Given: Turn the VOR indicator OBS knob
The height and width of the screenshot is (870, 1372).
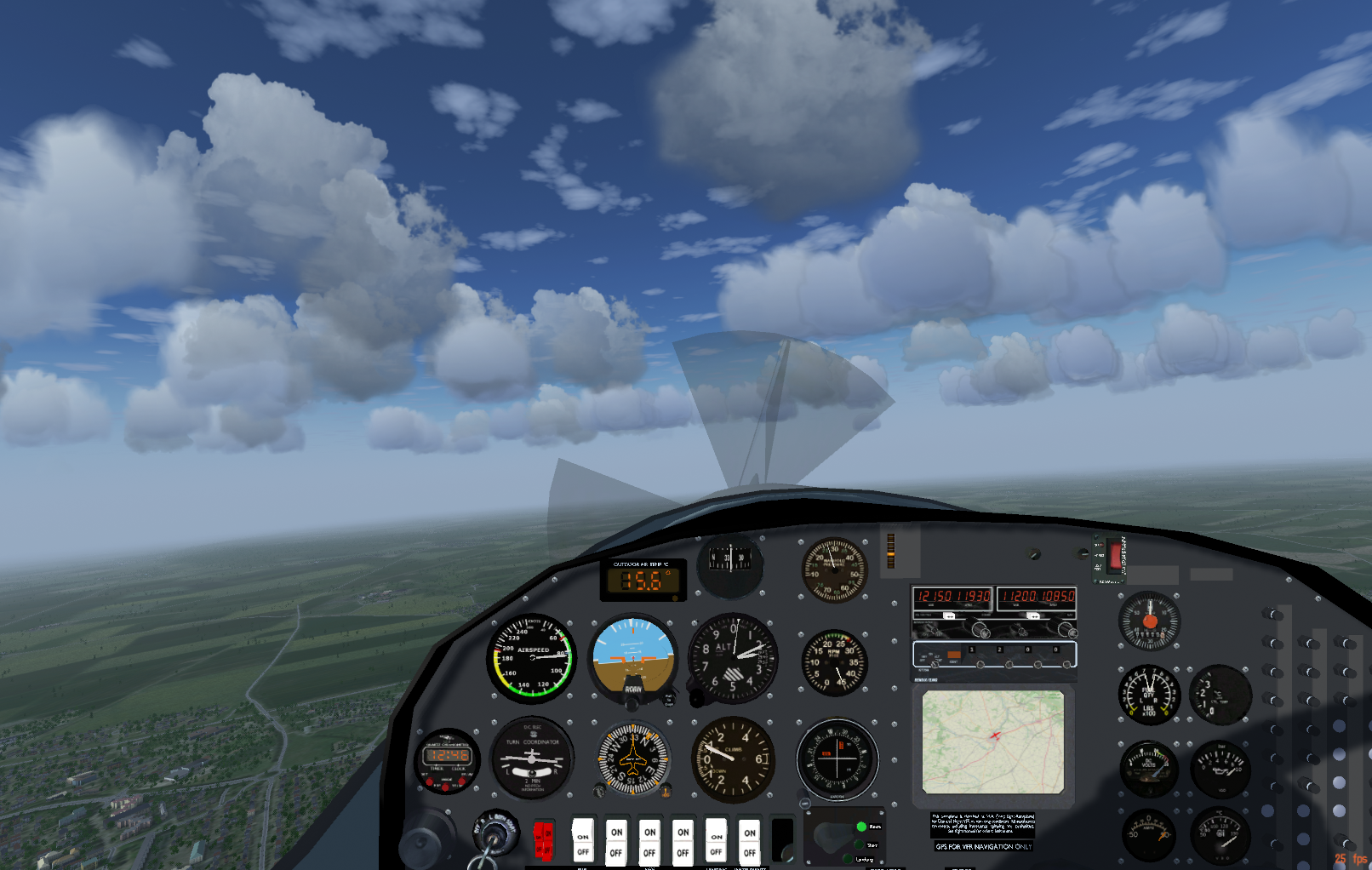Looking at the screenshot, I should point(804,802).
